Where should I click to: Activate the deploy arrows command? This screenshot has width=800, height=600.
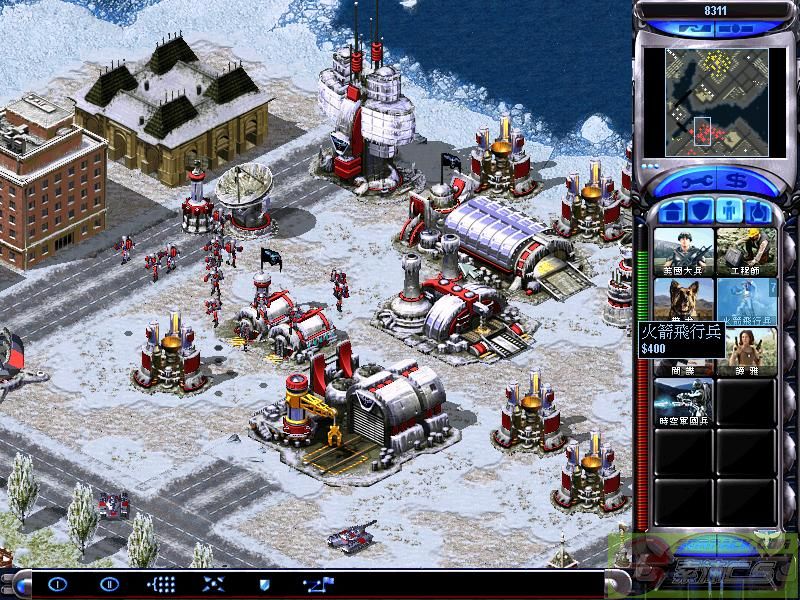pyautogui.click(x=213, y=583)
